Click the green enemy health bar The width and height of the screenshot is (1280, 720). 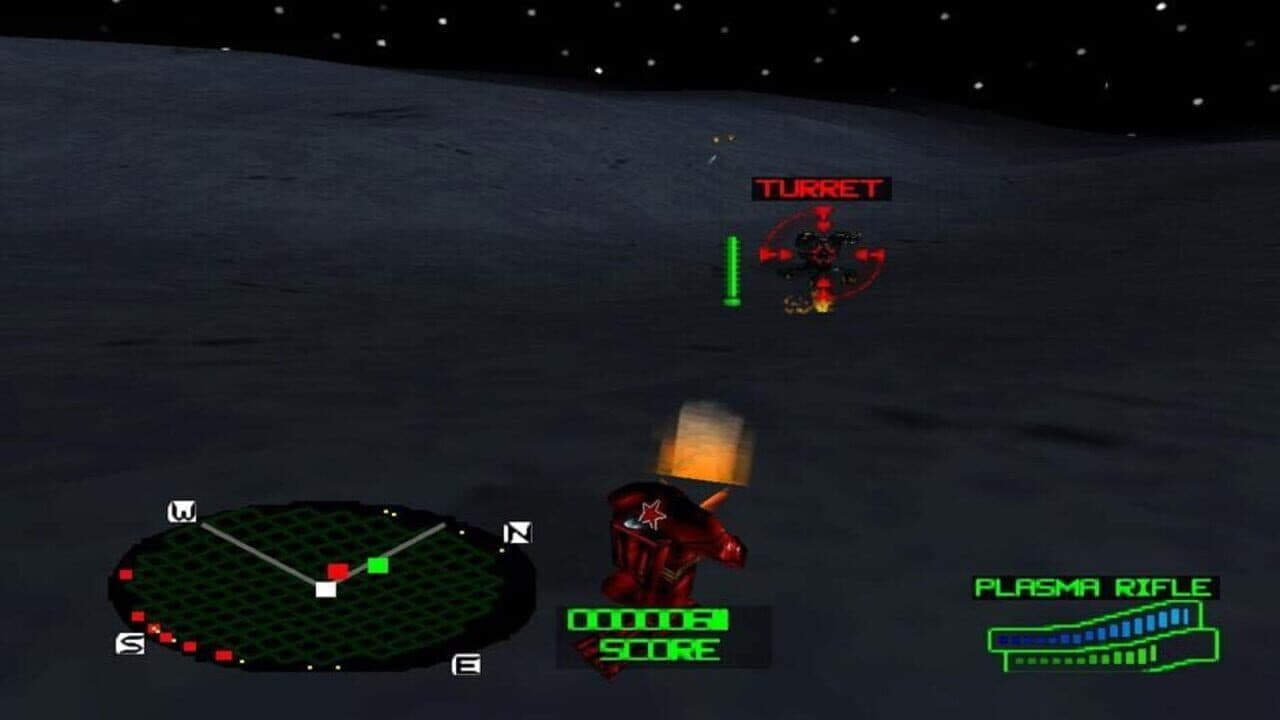[731, 268]
